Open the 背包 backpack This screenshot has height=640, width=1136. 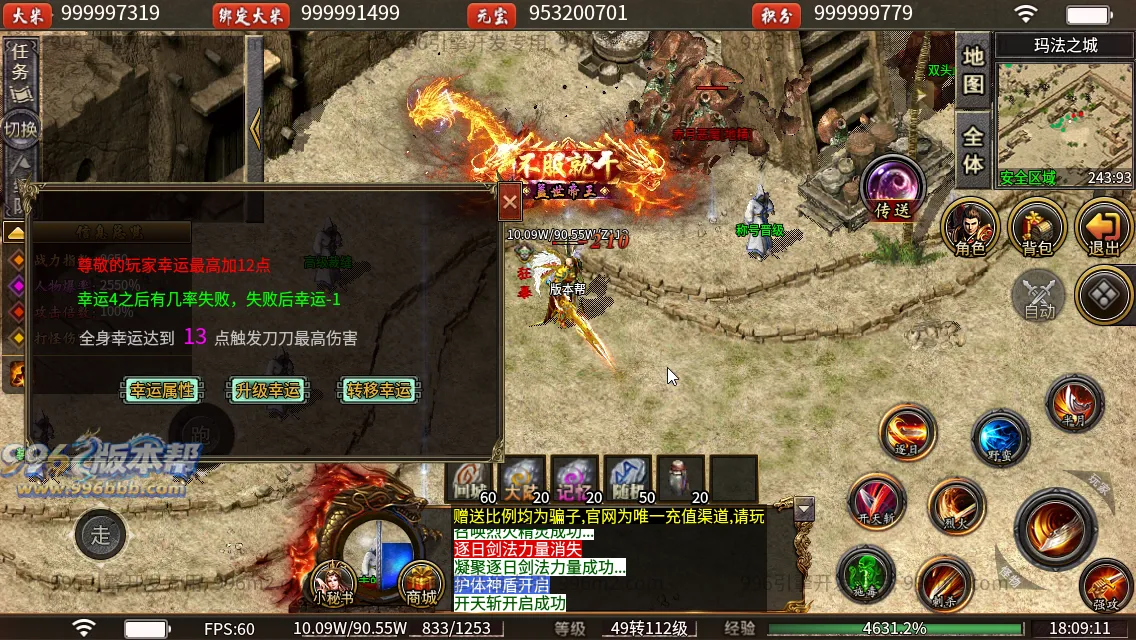point(1036,228)
